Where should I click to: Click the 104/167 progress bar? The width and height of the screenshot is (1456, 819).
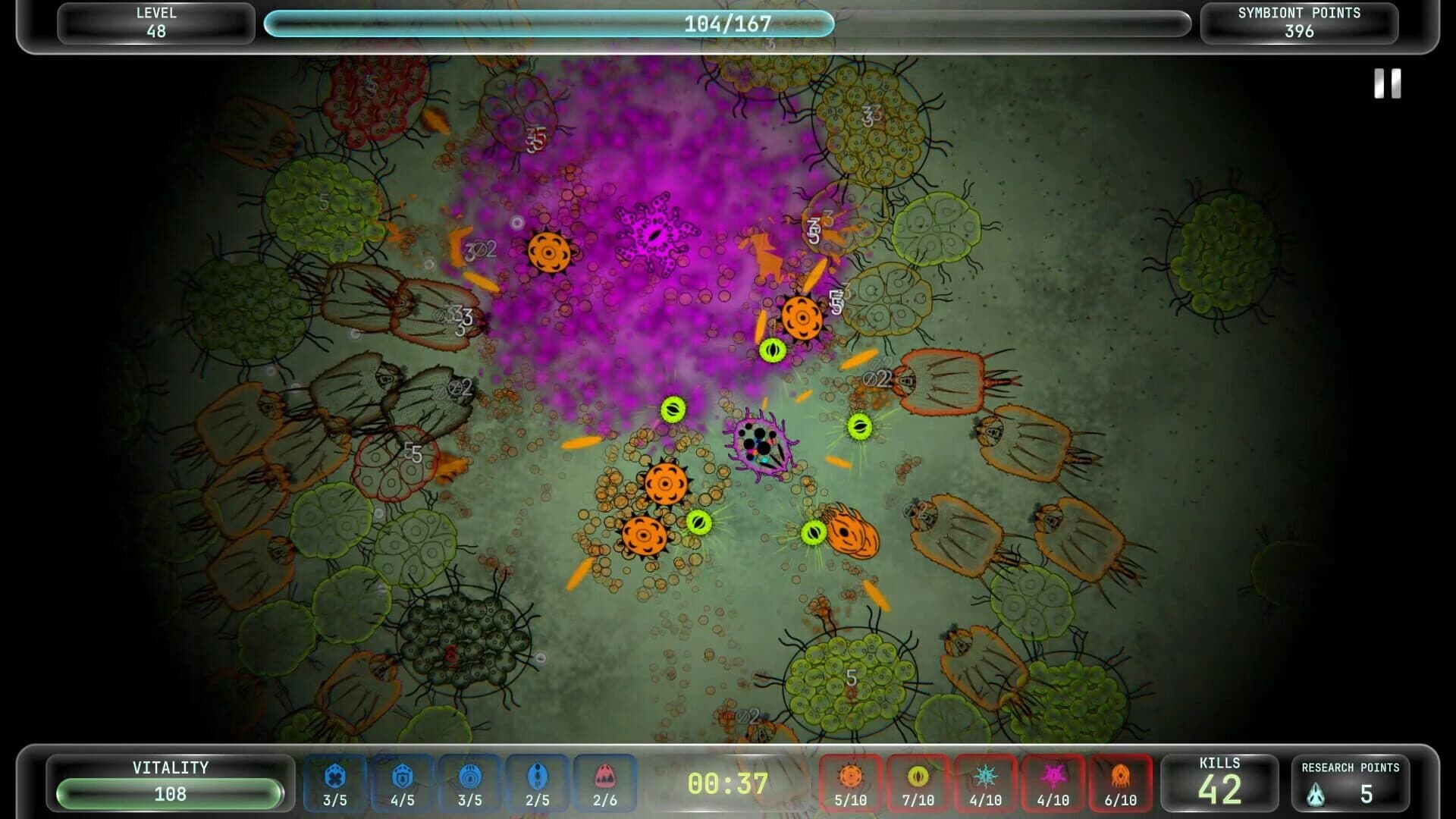(x=726, y=24)
